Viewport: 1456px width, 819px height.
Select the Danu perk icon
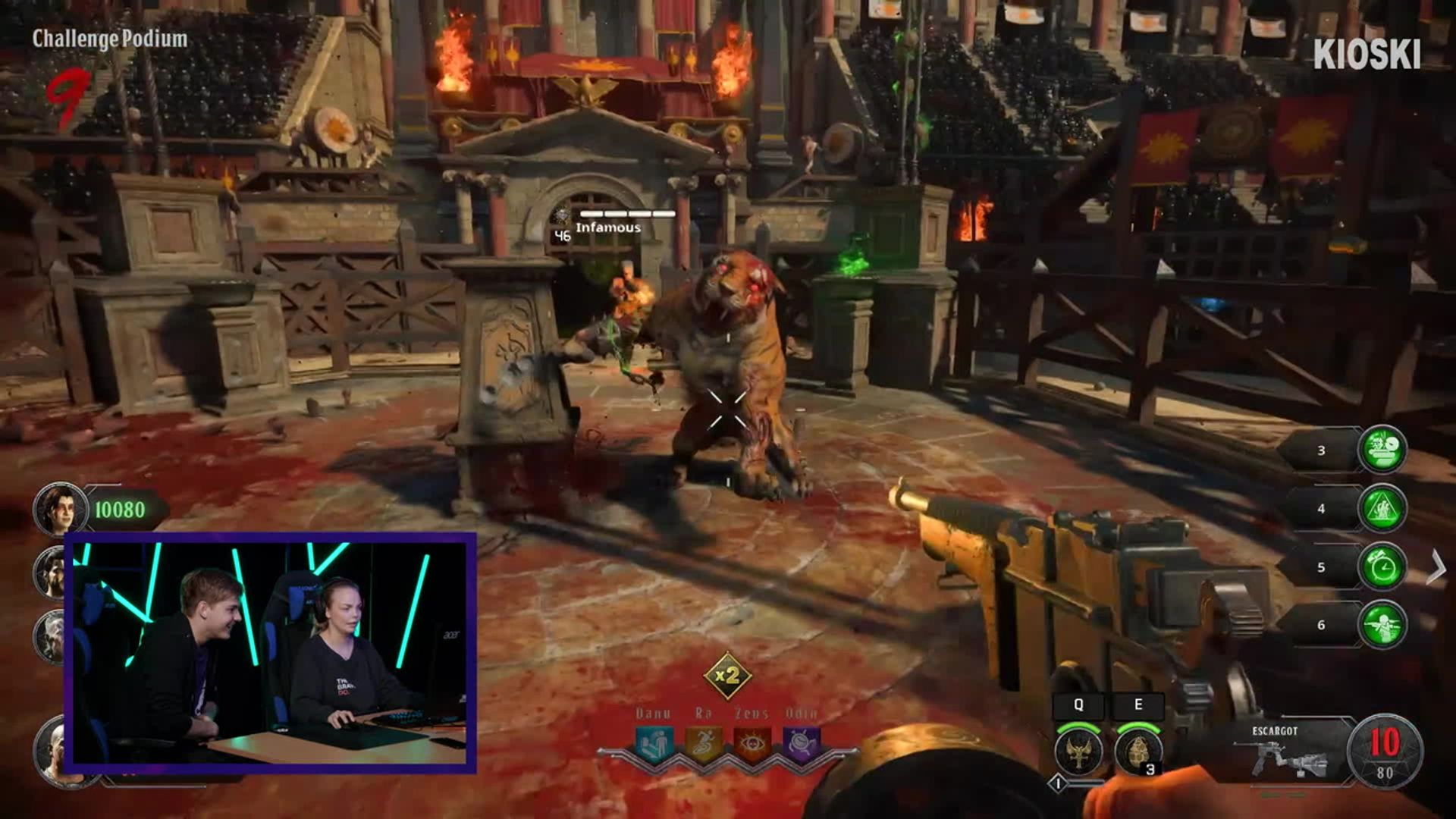pyautogui.click(x=654, y=745)
